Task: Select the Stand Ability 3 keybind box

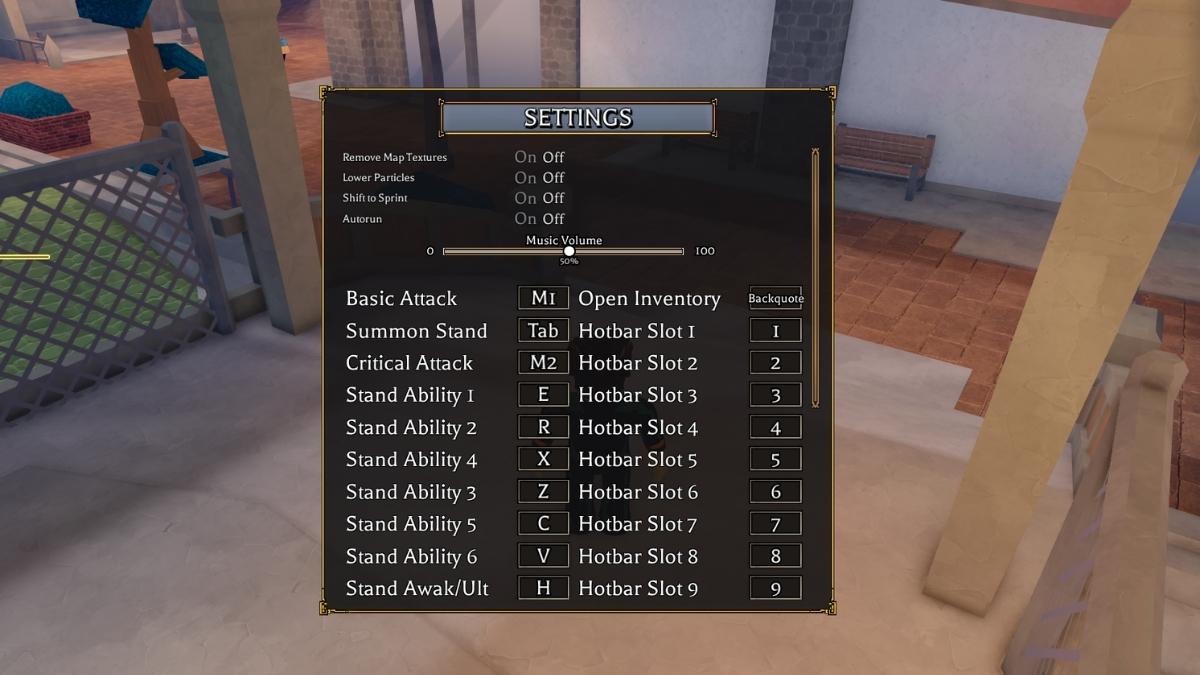Action: (x=543, y=492)
